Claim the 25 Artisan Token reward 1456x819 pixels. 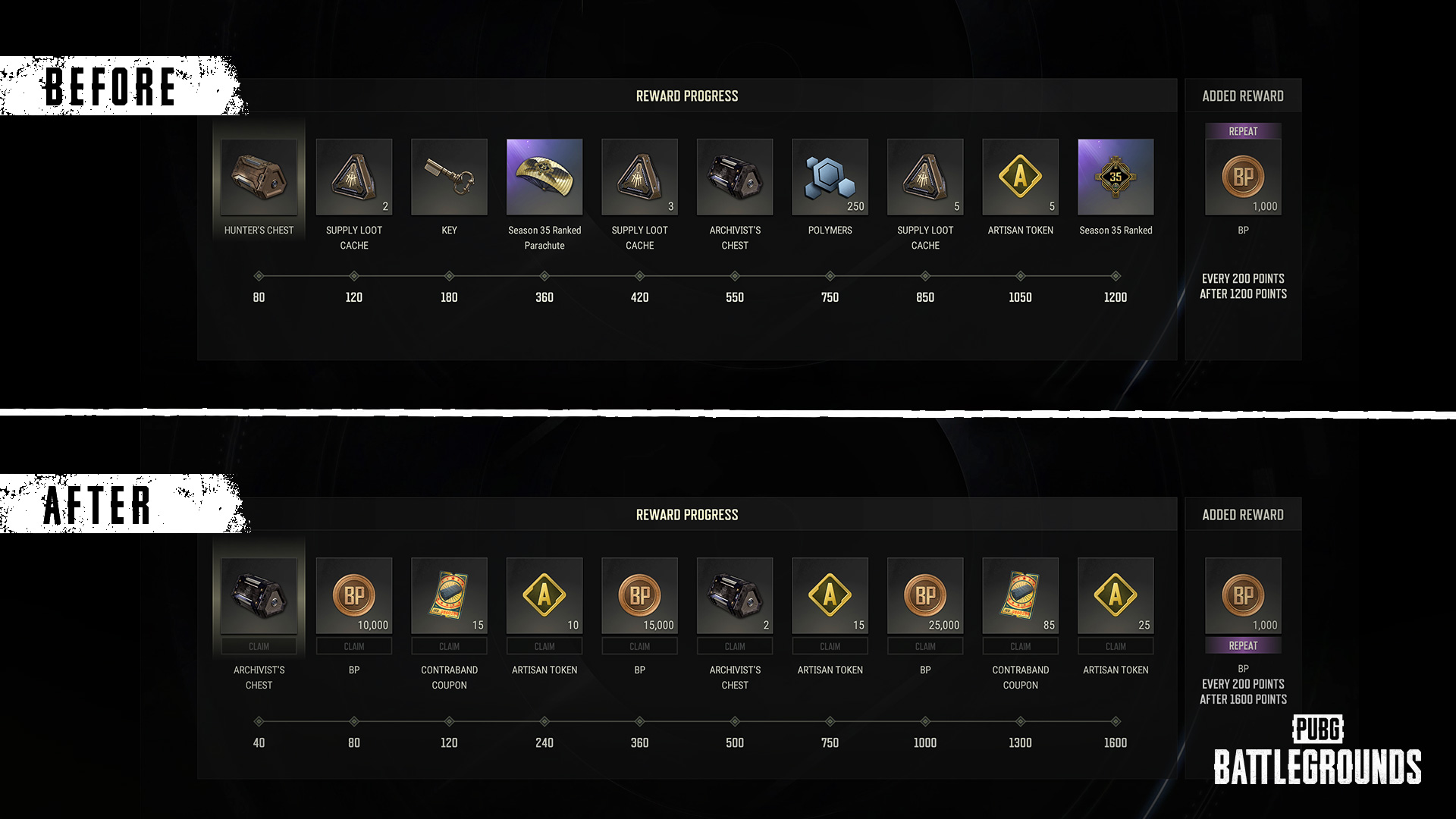point(1116,646)
